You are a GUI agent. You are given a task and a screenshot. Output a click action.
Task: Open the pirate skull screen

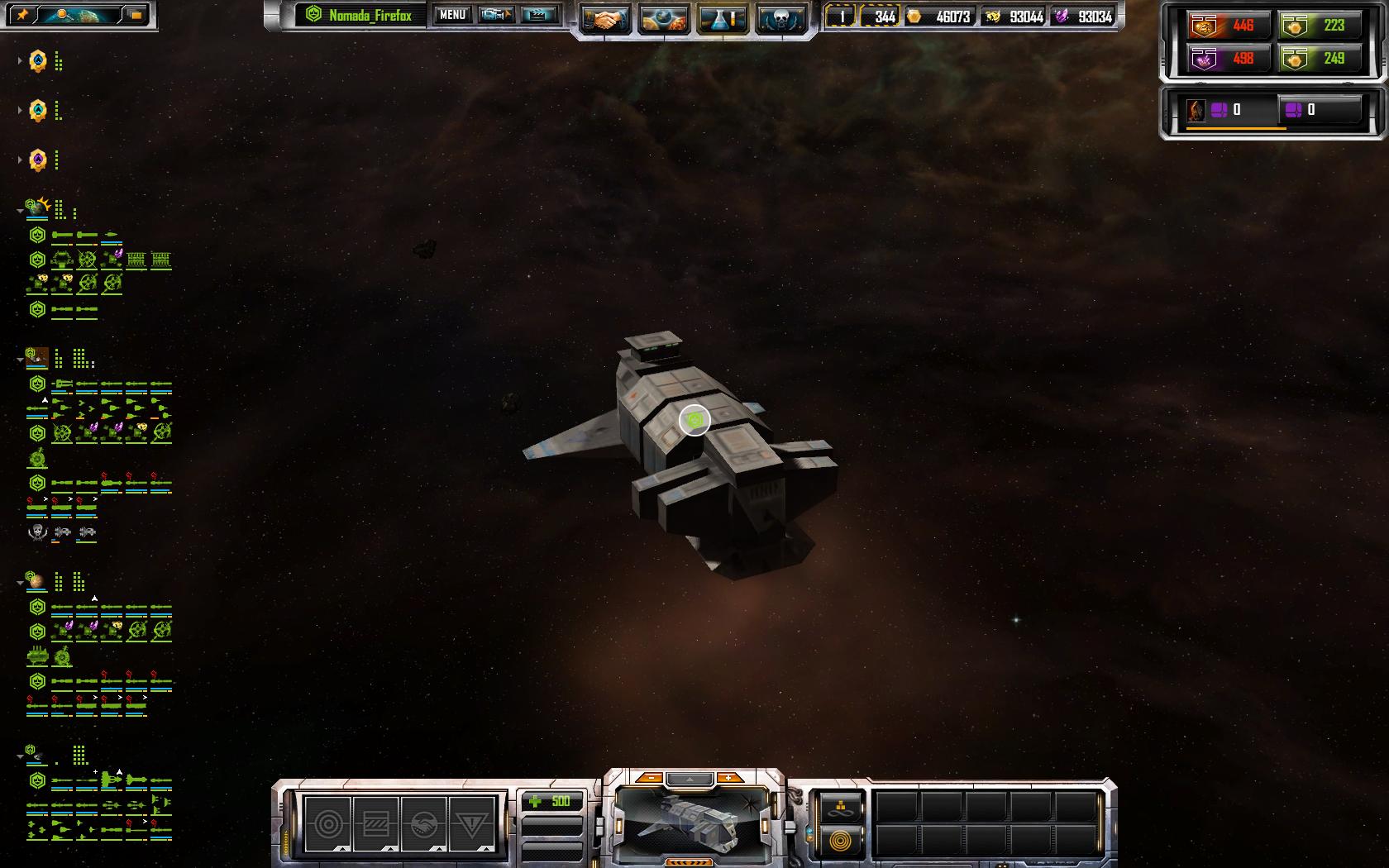(781, 18)
